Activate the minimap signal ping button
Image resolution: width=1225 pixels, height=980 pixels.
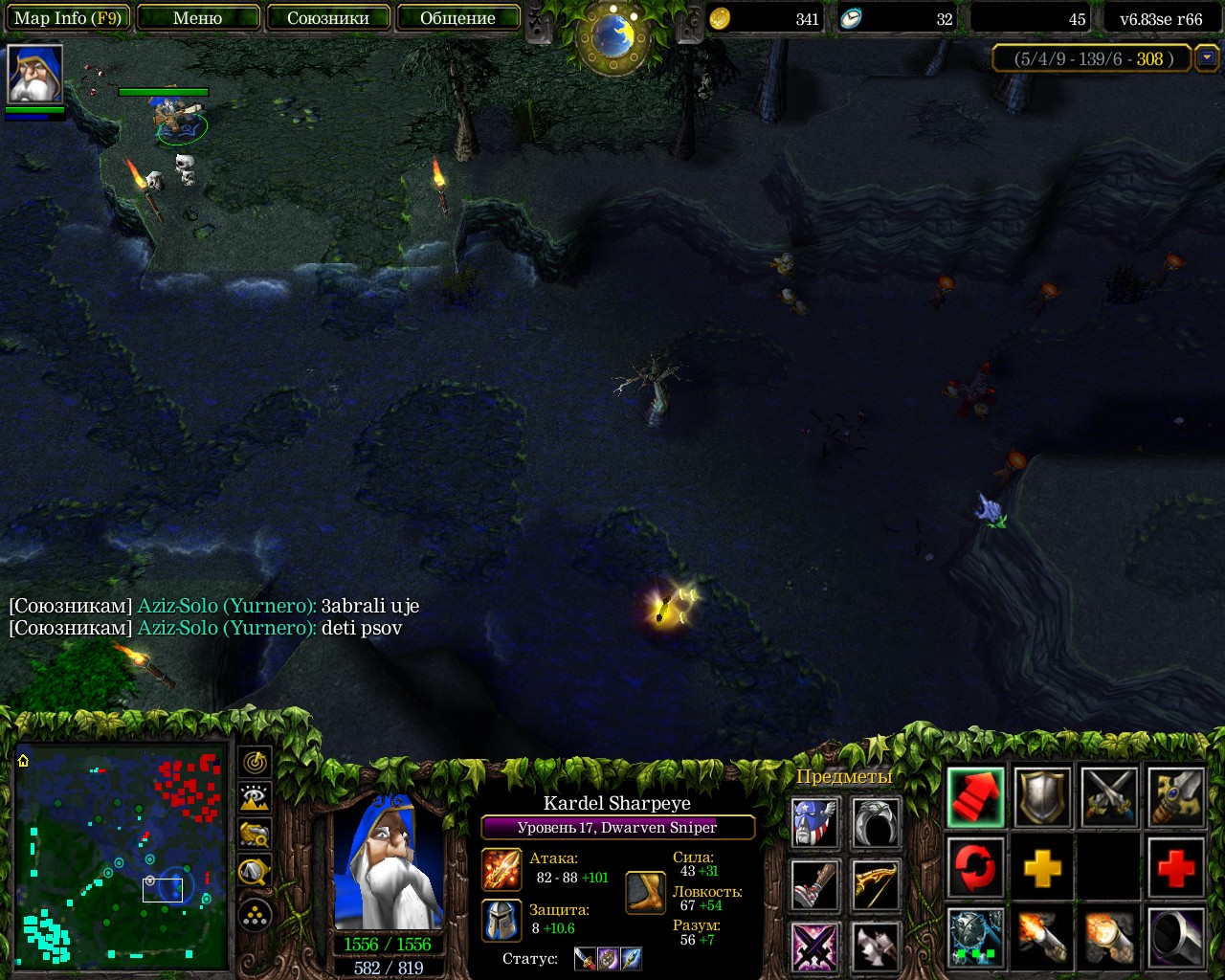[x=255, y=763]
